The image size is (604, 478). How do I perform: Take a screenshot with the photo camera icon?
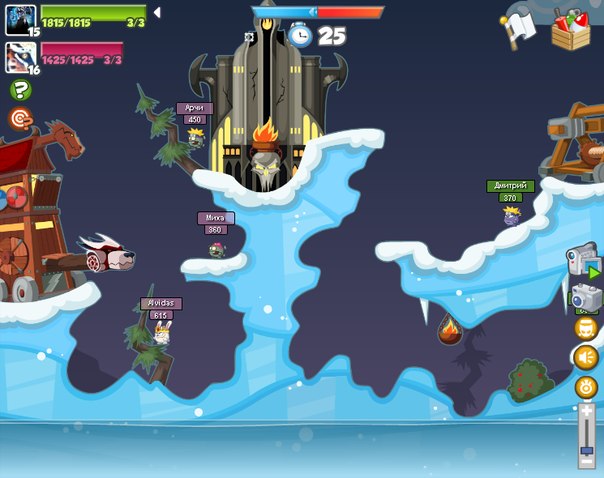coord(583,297)
